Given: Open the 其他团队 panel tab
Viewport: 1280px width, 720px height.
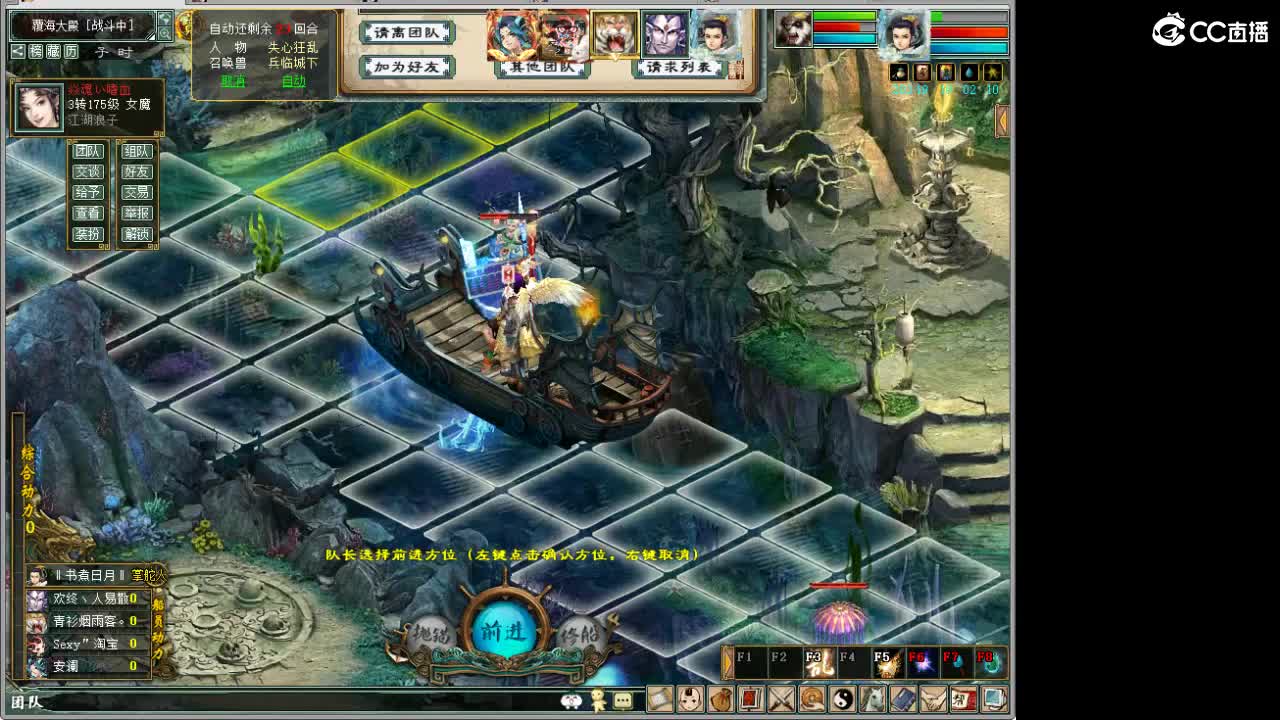Looking at the screenshot, I should [542, 67].
